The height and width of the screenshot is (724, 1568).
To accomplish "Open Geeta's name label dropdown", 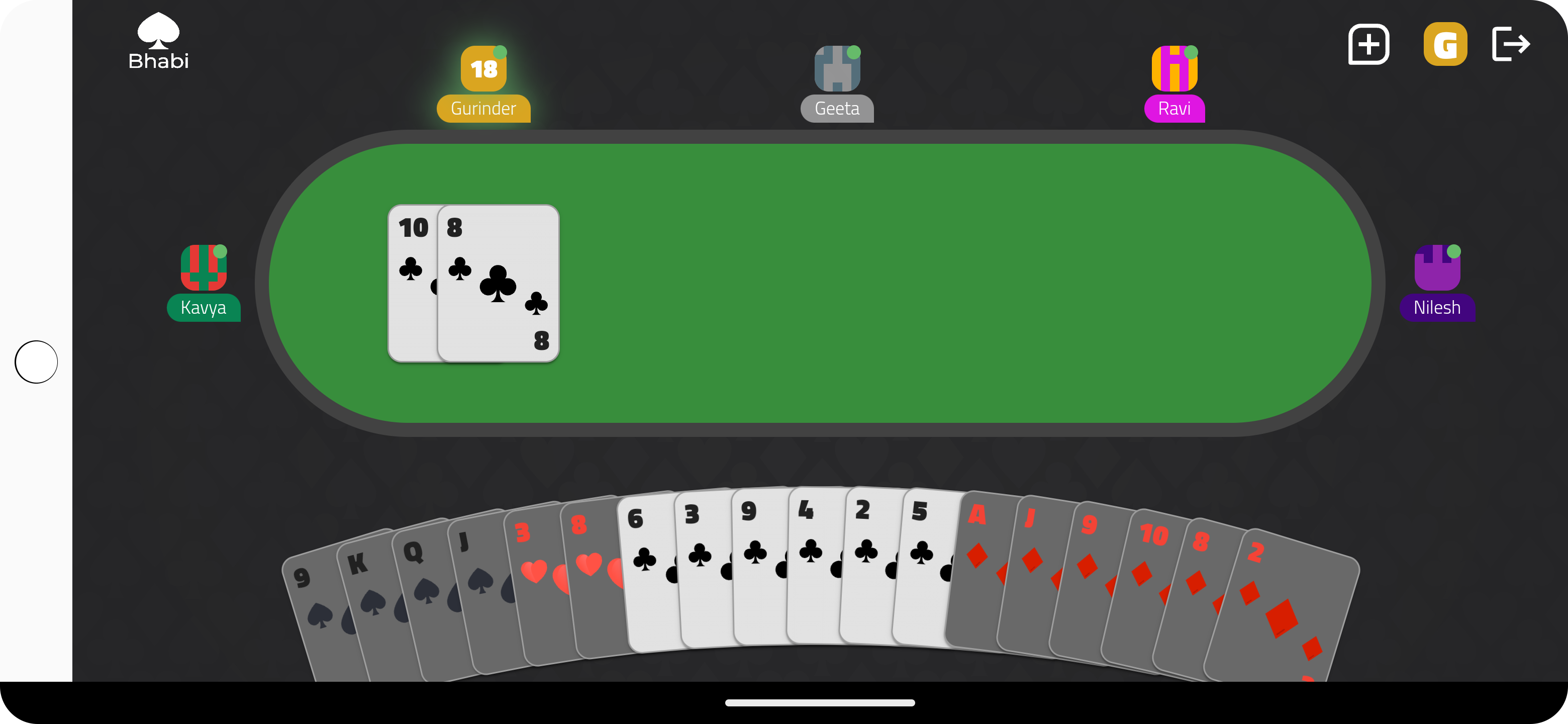I will tap(837, 109).
